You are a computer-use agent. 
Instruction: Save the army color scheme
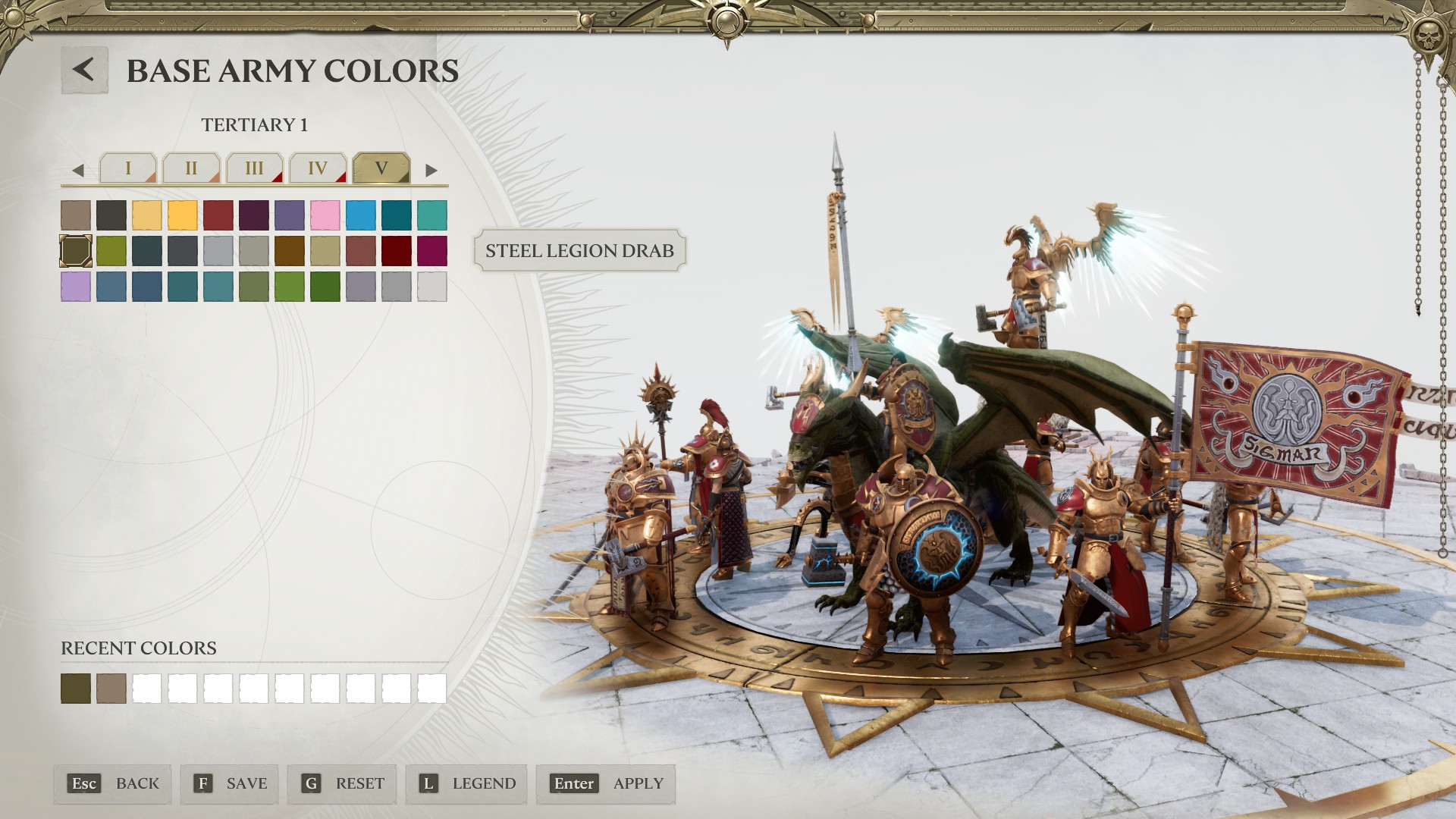click(230, 783)
